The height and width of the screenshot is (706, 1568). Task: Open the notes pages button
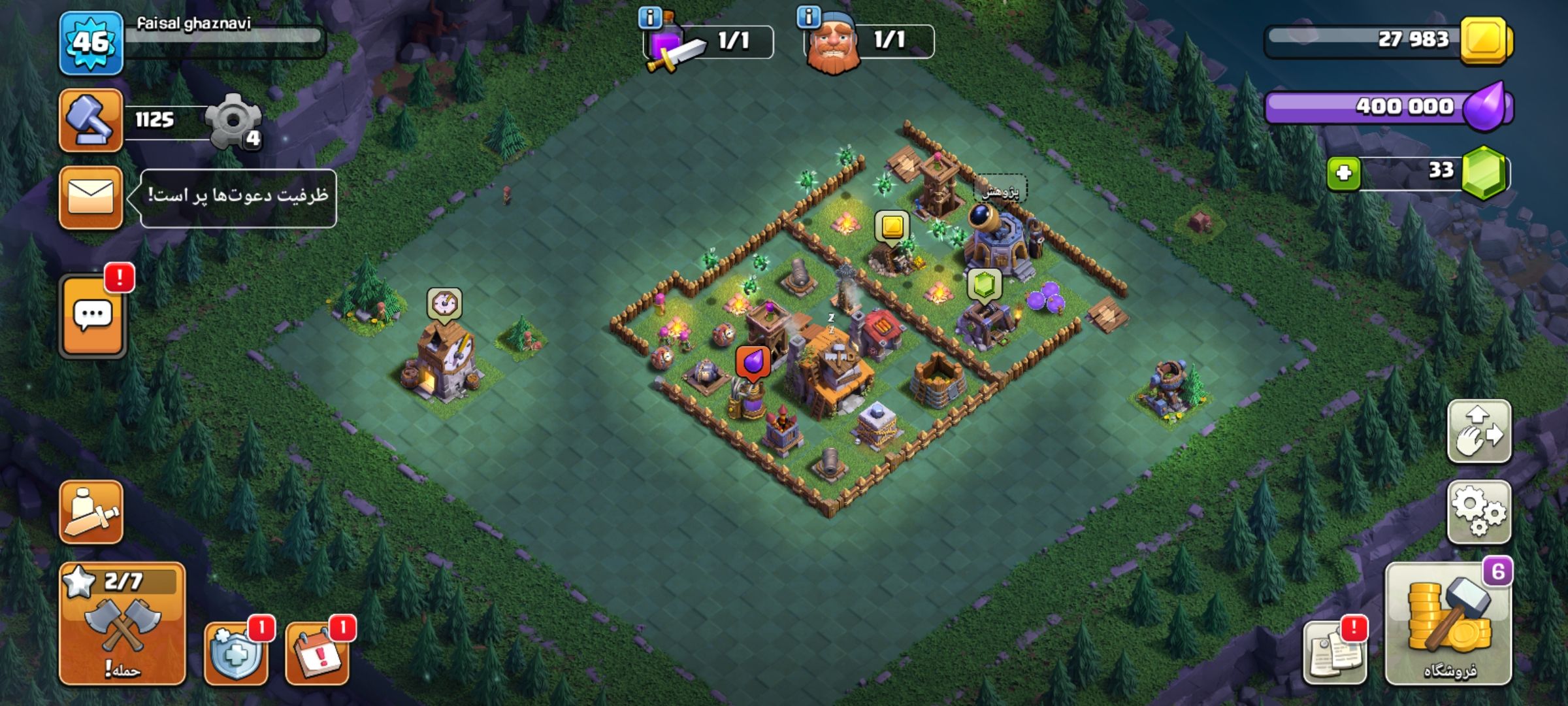pos(1334,654)
